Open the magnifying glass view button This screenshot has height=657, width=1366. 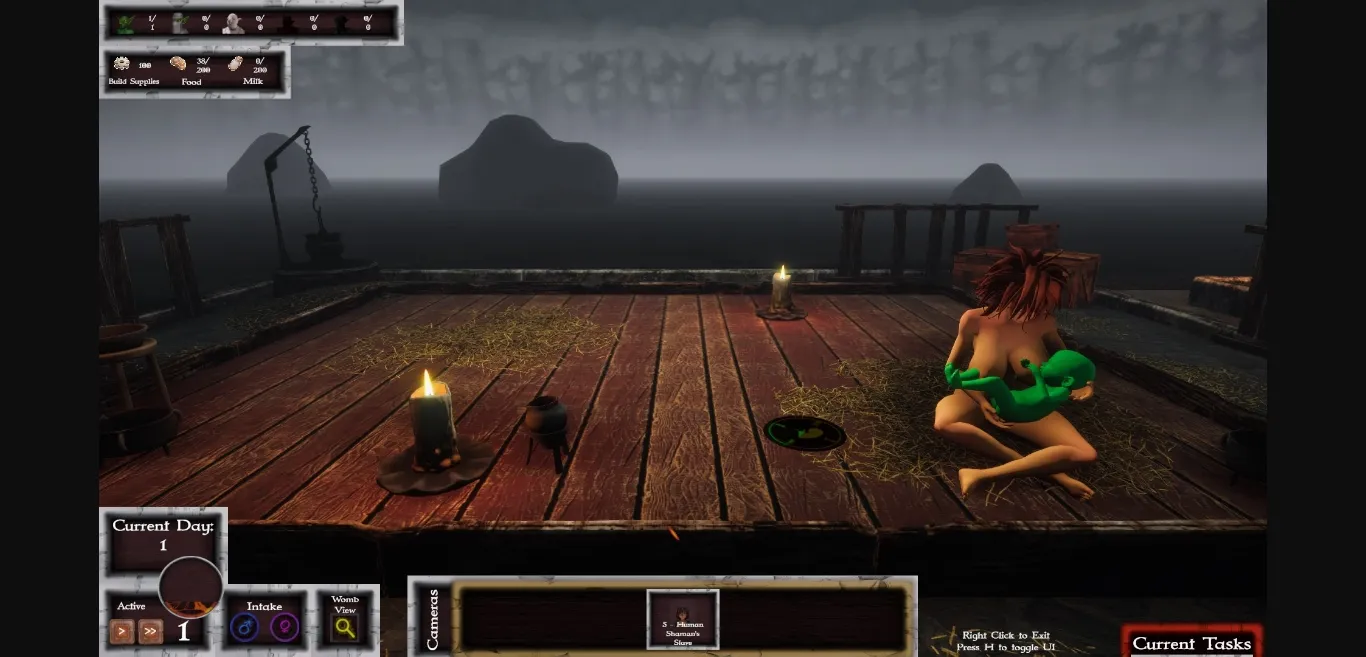tap(345, 628)
